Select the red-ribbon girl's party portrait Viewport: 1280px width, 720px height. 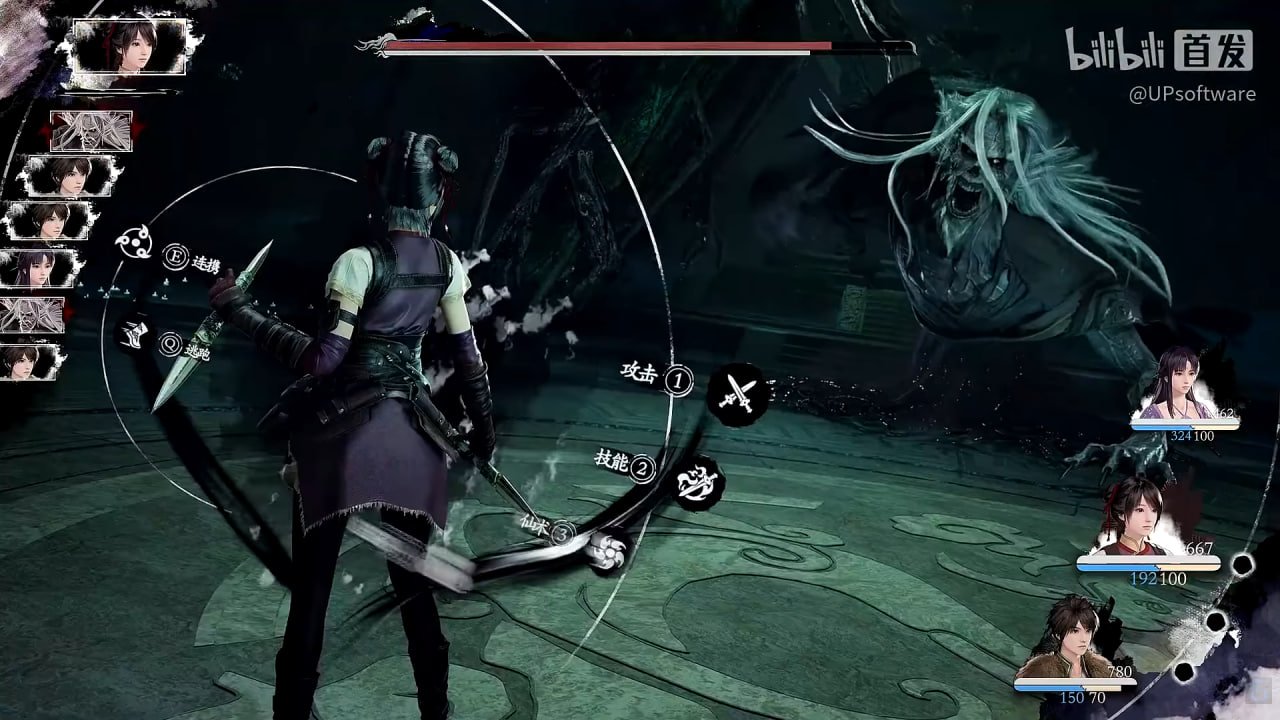point(1136,516)
